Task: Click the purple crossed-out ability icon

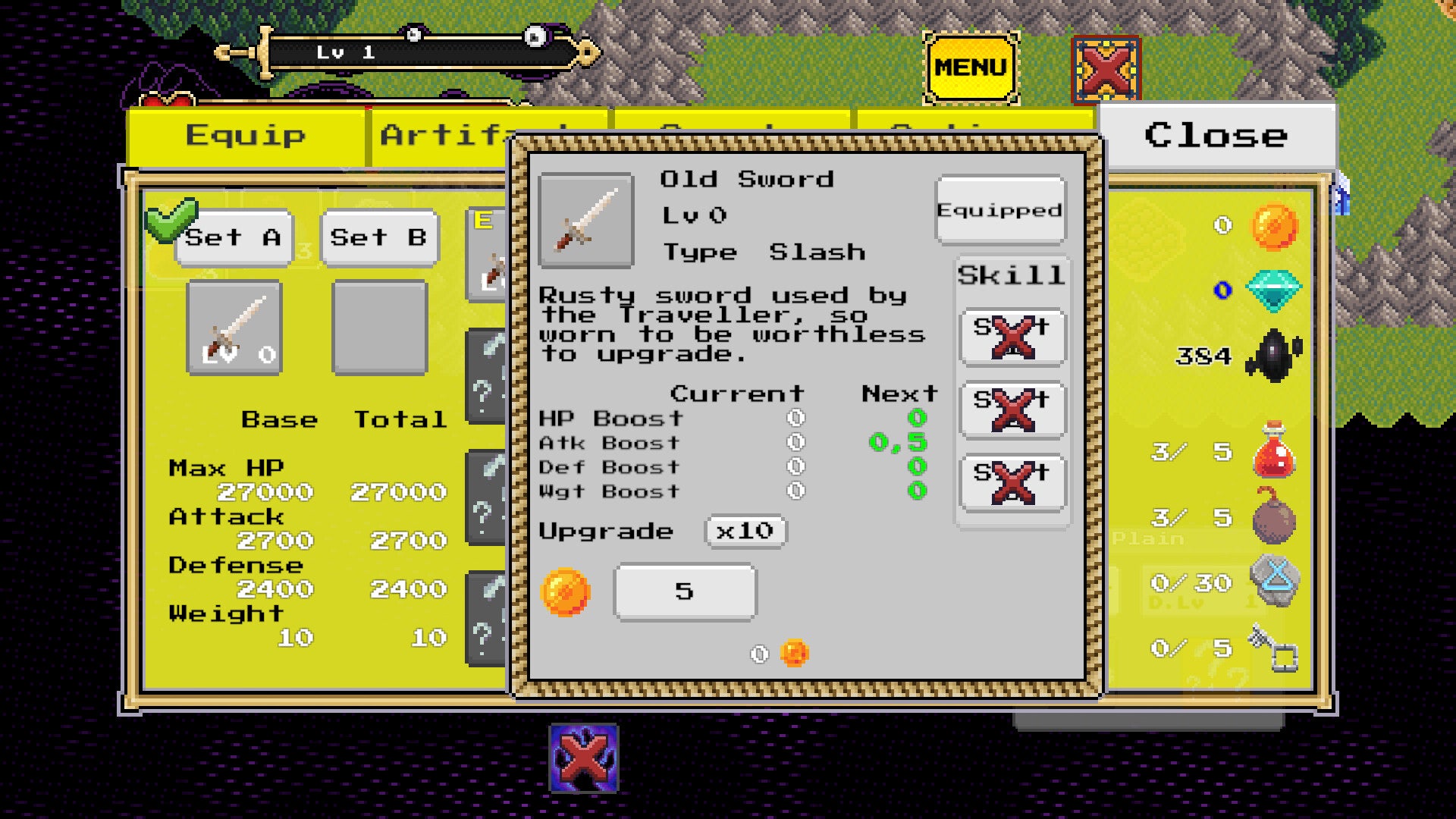Action: coord(584,758)
